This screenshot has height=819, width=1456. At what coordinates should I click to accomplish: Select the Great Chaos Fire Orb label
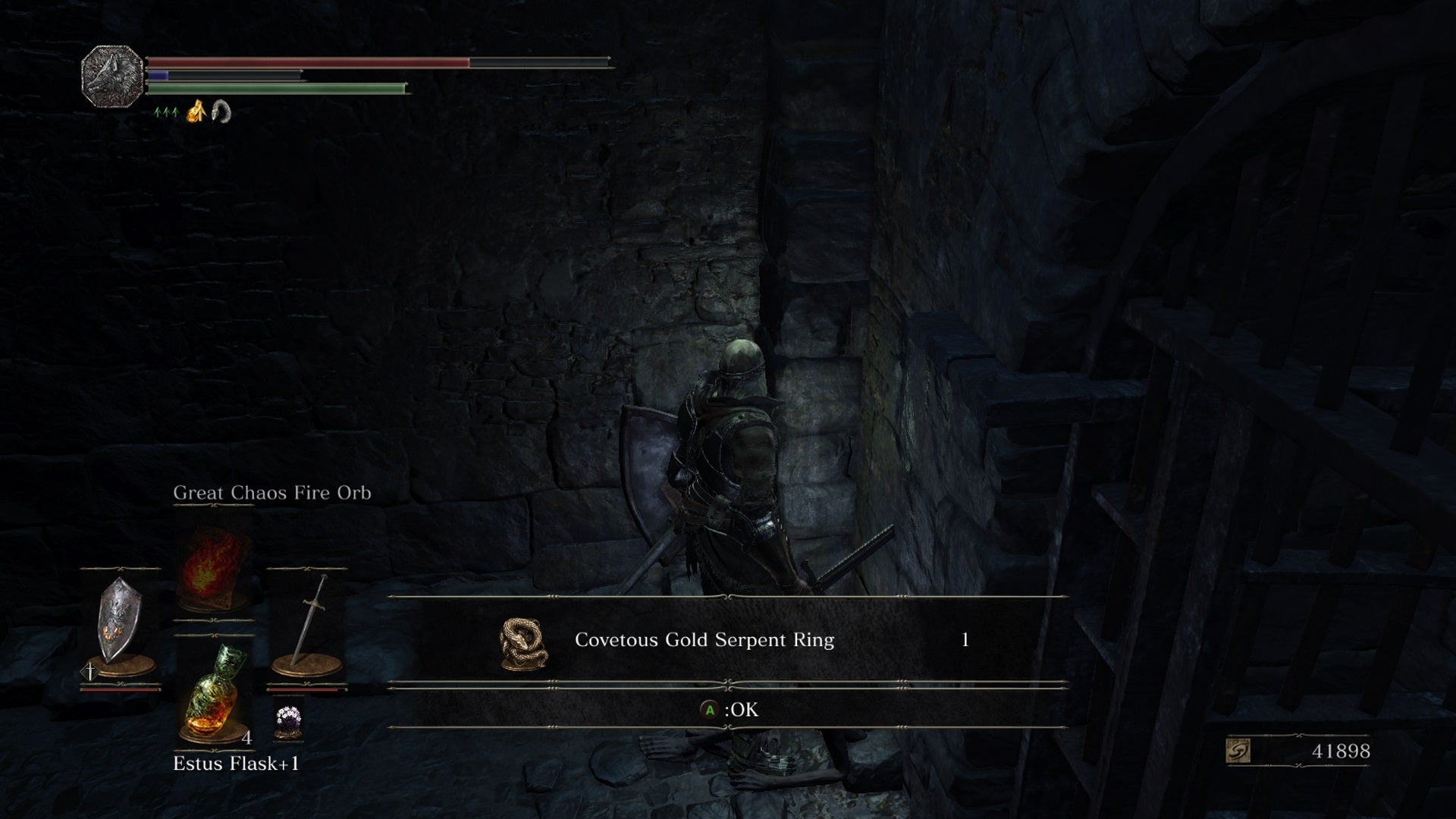pyautogui.click(x=271, y=493)
